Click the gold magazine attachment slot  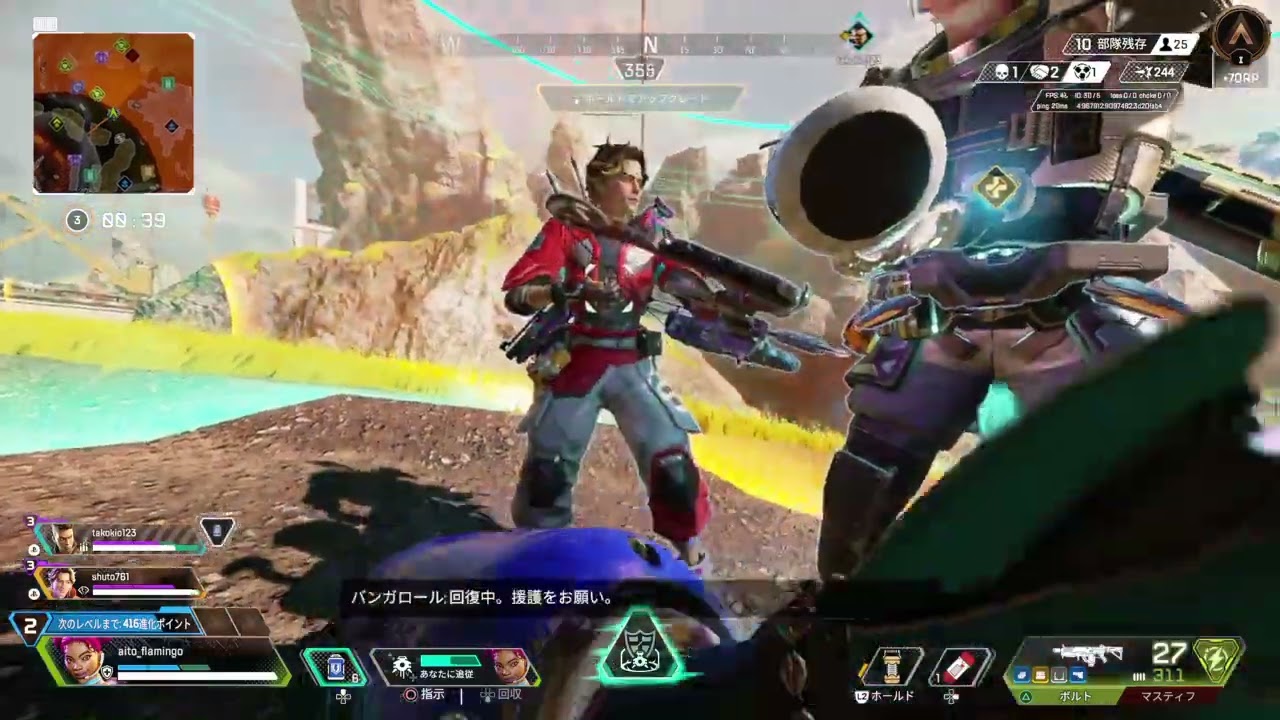pyautogui.click(x=1041, y=676)
